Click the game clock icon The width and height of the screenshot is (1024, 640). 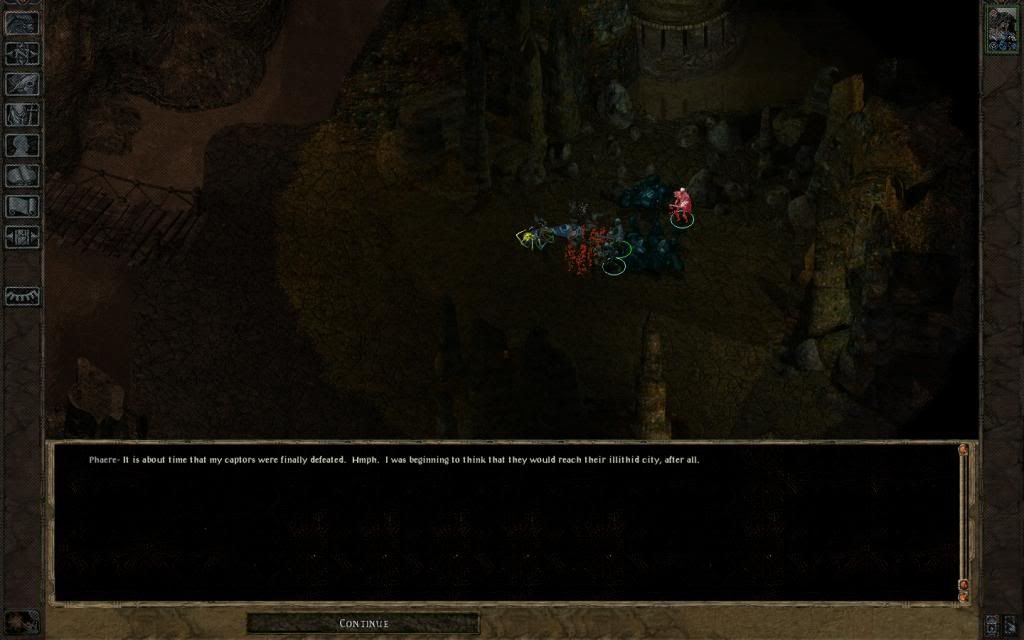pos(22,623)
